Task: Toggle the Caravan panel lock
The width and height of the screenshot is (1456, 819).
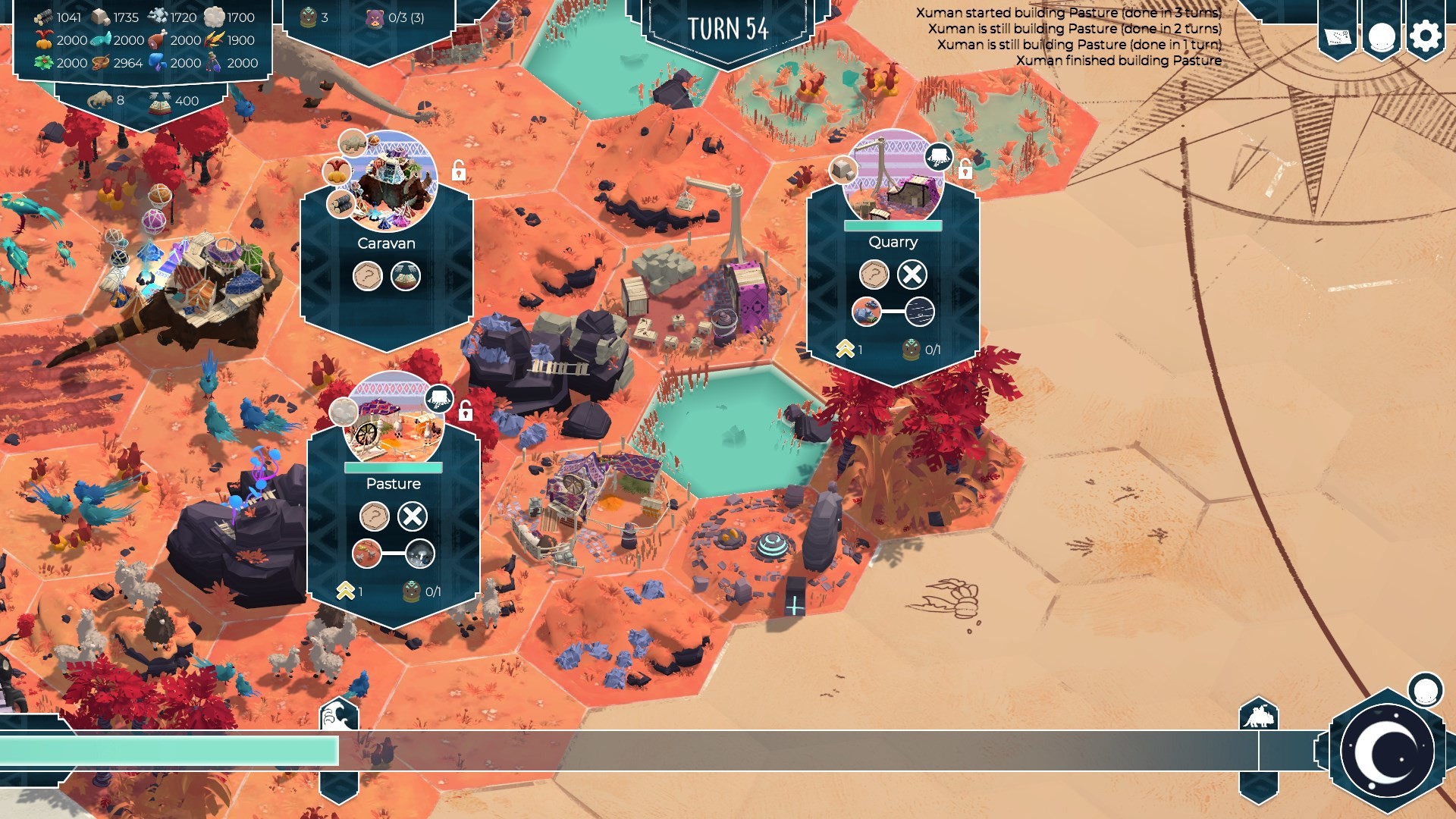Action: click(459, 171)
